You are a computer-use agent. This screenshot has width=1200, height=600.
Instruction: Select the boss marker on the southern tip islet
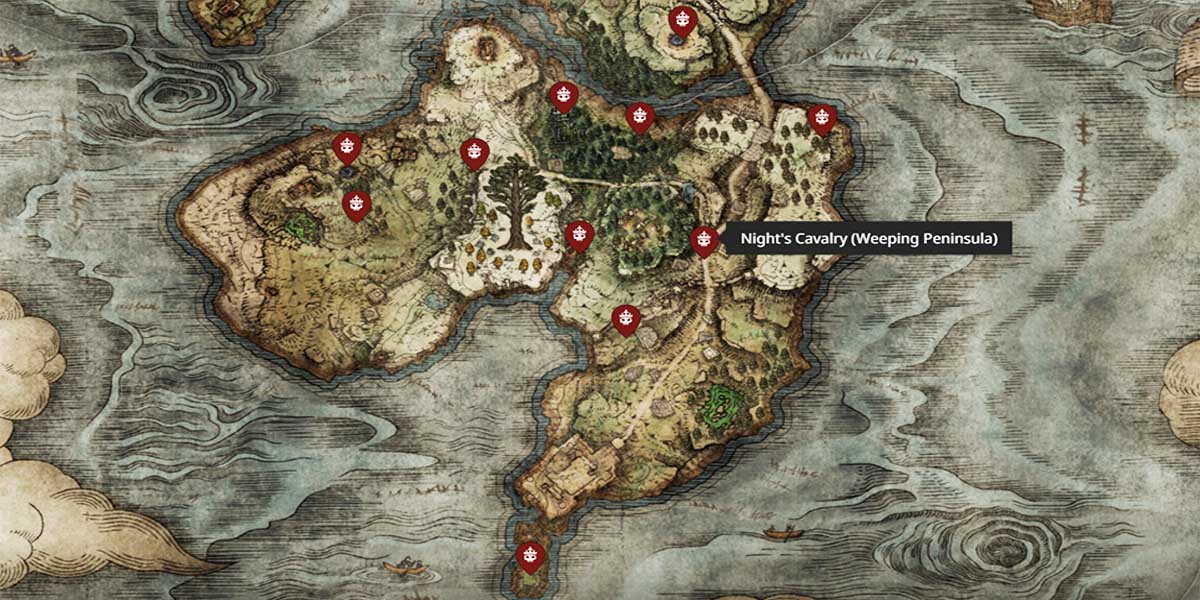pos(529,554)
